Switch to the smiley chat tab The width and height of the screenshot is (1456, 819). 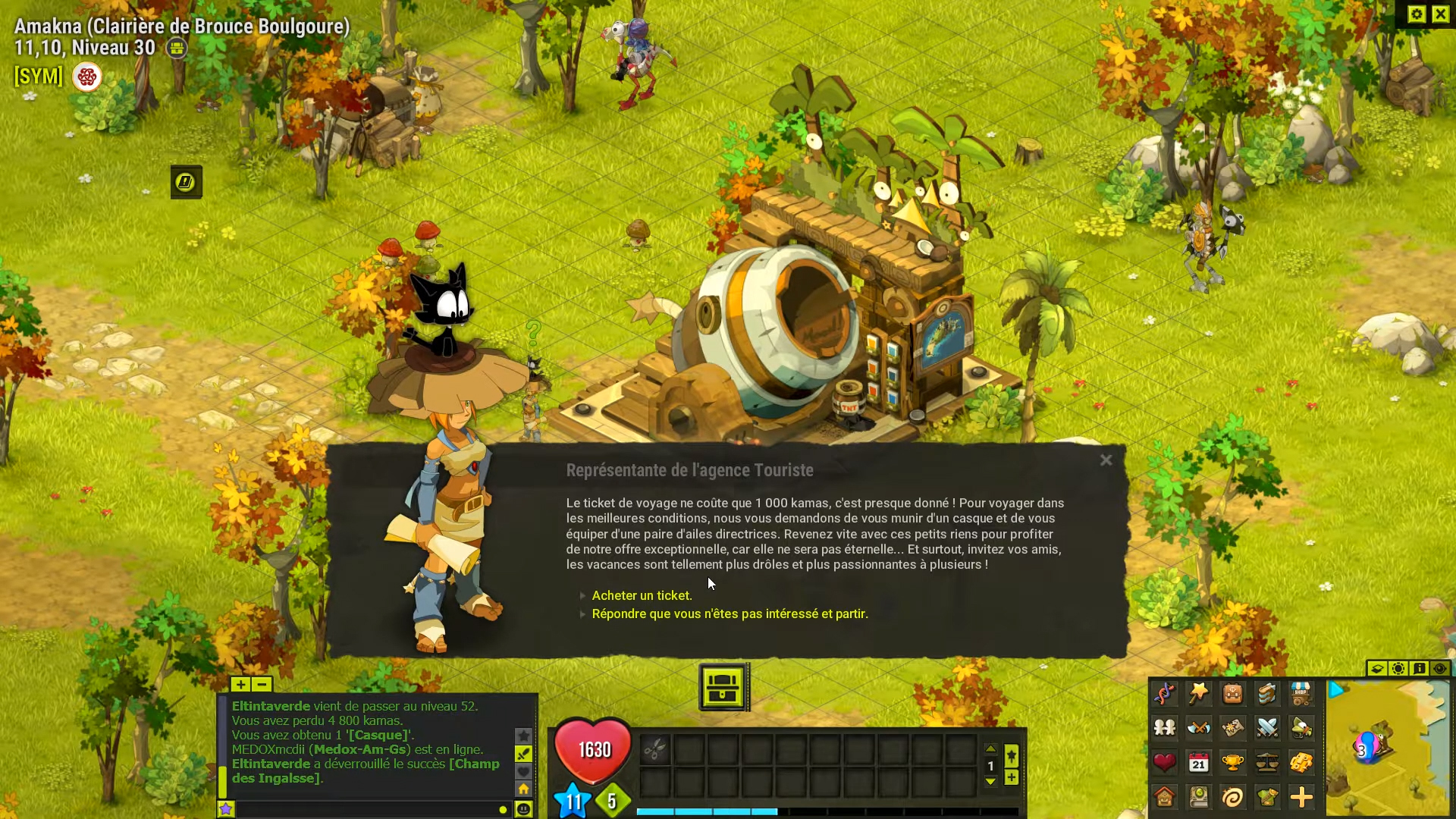522,810
